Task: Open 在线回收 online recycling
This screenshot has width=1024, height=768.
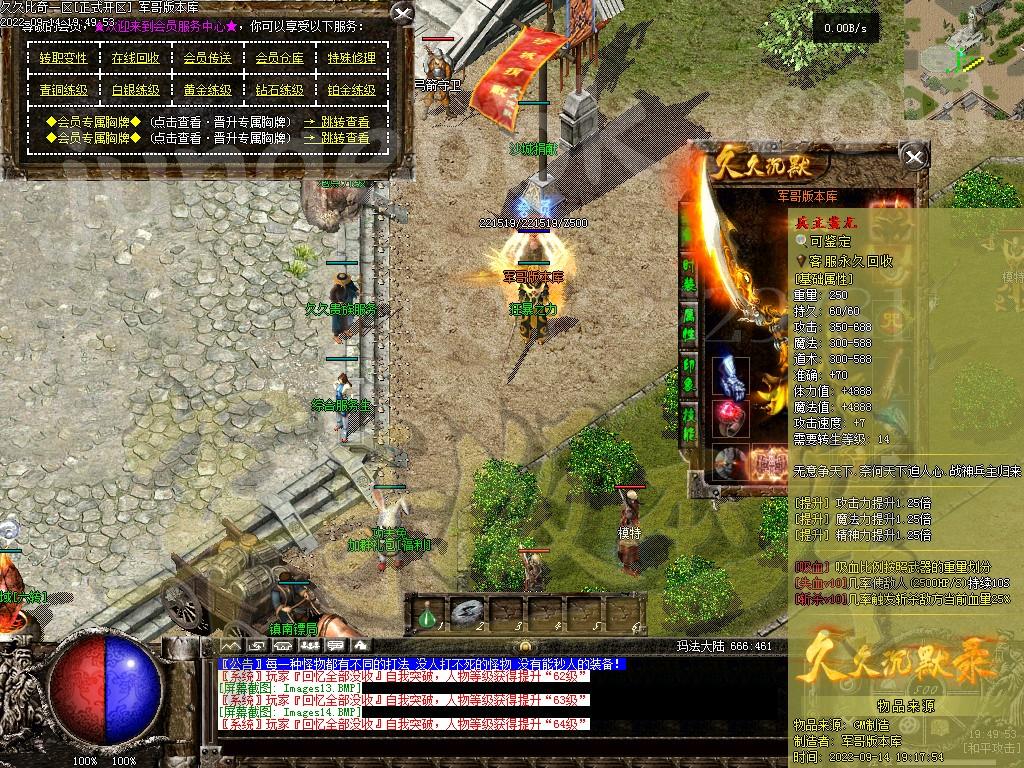Action: 135,58
